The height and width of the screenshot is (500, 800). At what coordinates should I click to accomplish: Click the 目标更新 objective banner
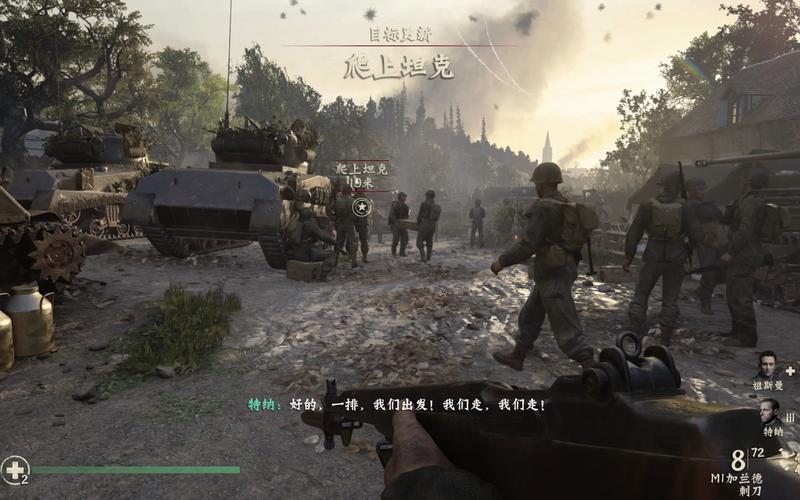pos(400,34)
